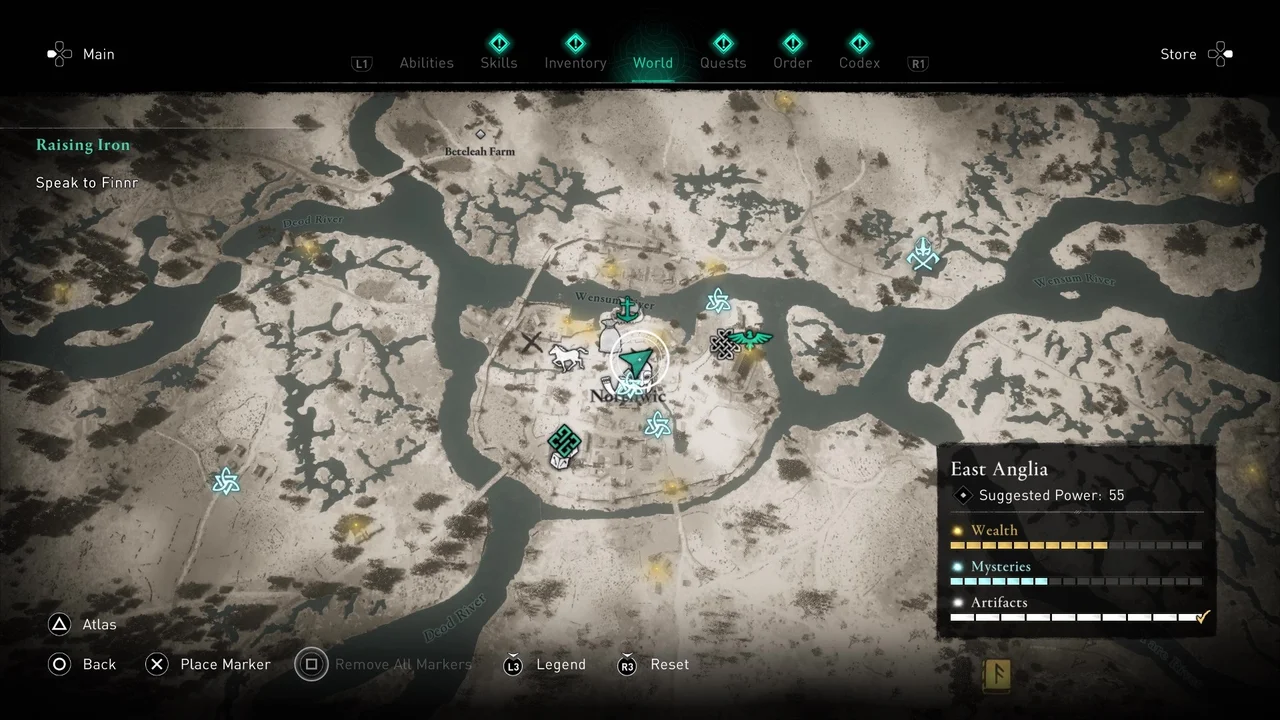Viewport: 1280px width, 720px height.
Task: Choose the merchant sack map marker
Action: [612, 335]
